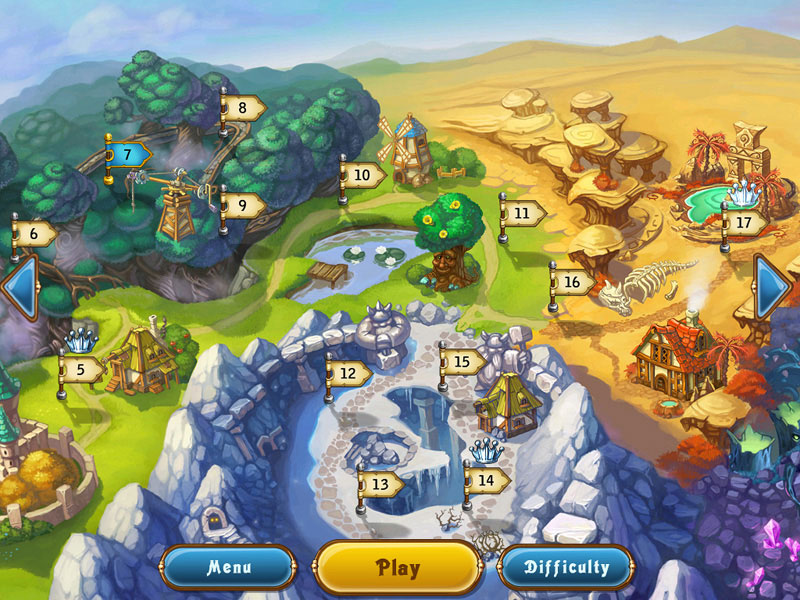The width and height of the screenshot is (800, 600).
Task: Select level 11 signpost
Action: [x=523, y=213]
